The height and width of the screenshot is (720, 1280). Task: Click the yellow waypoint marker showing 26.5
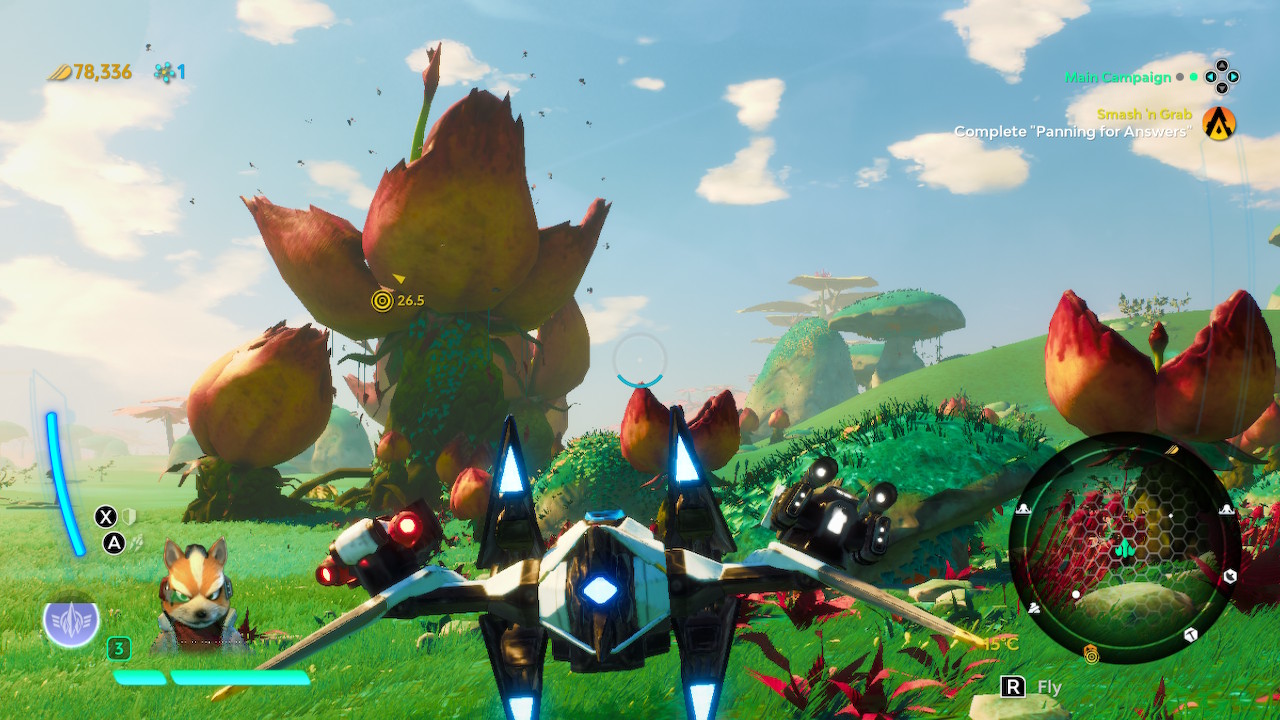(382, 299)
